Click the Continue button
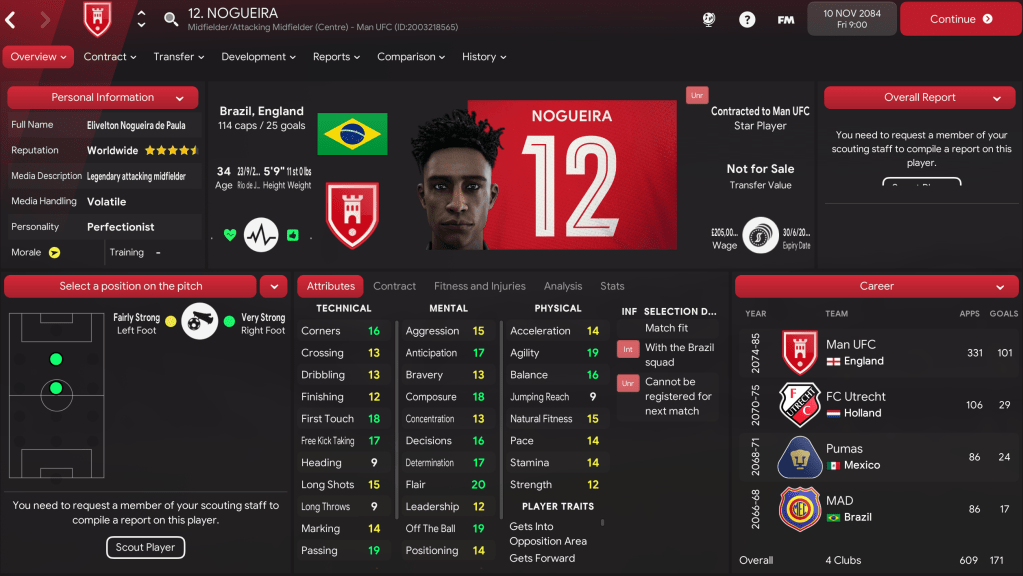Screen dimensions: 1023x576 tap(960, 19)
